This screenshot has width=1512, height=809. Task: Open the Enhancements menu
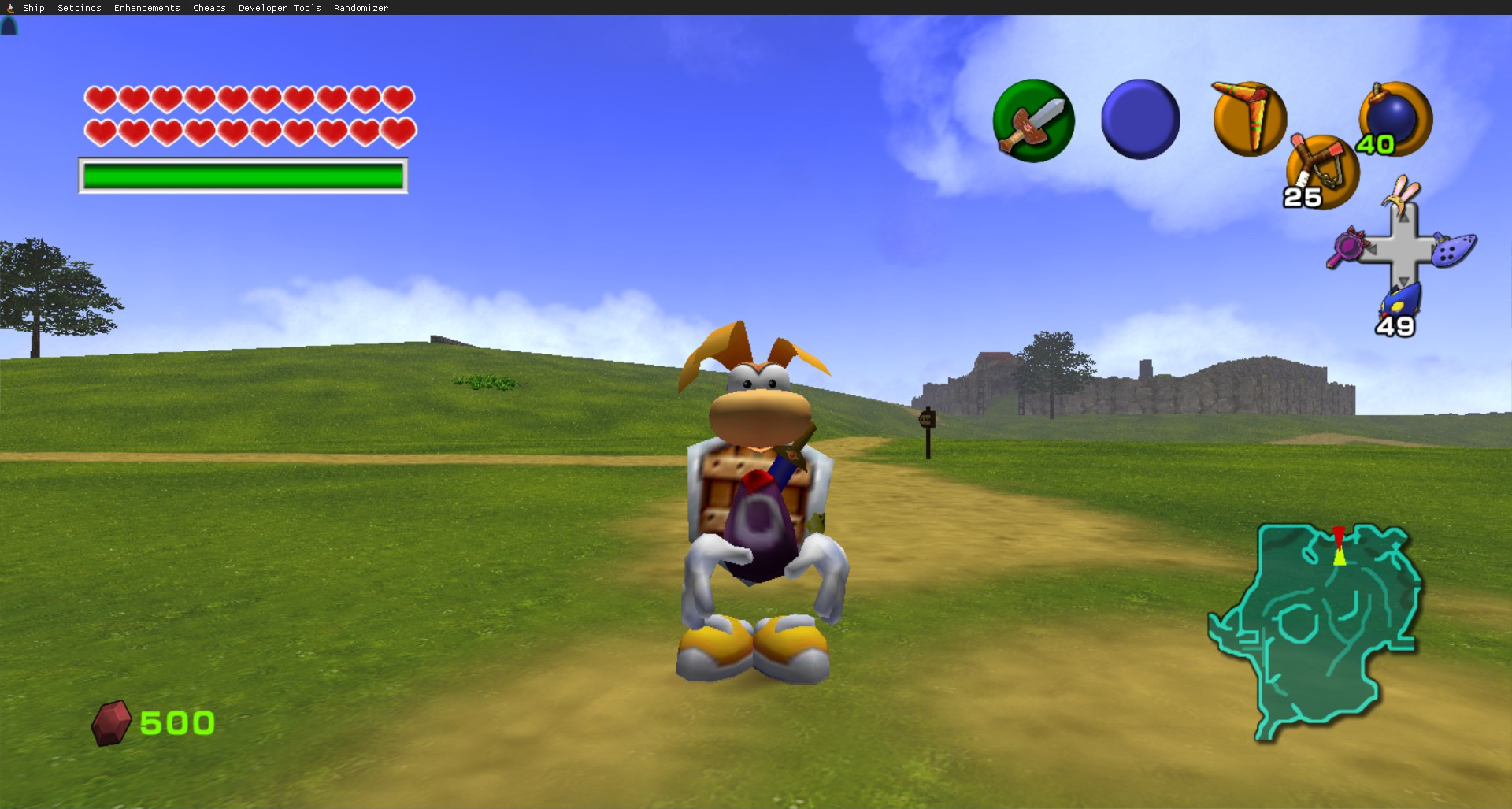click(x=146, y=8)
